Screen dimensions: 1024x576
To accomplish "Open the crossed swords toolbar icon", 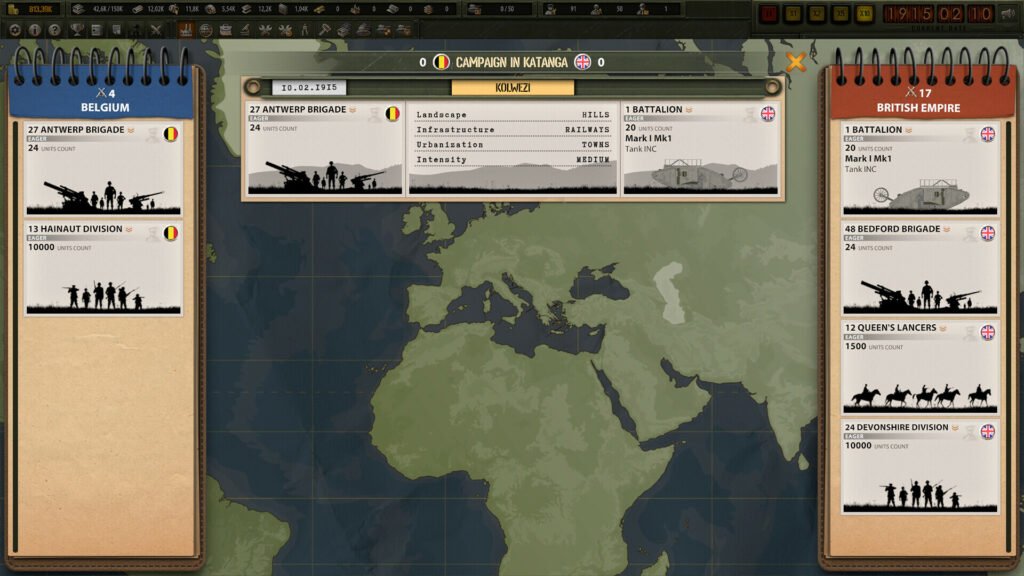I will pyautogui.click(x=156, y=30).
